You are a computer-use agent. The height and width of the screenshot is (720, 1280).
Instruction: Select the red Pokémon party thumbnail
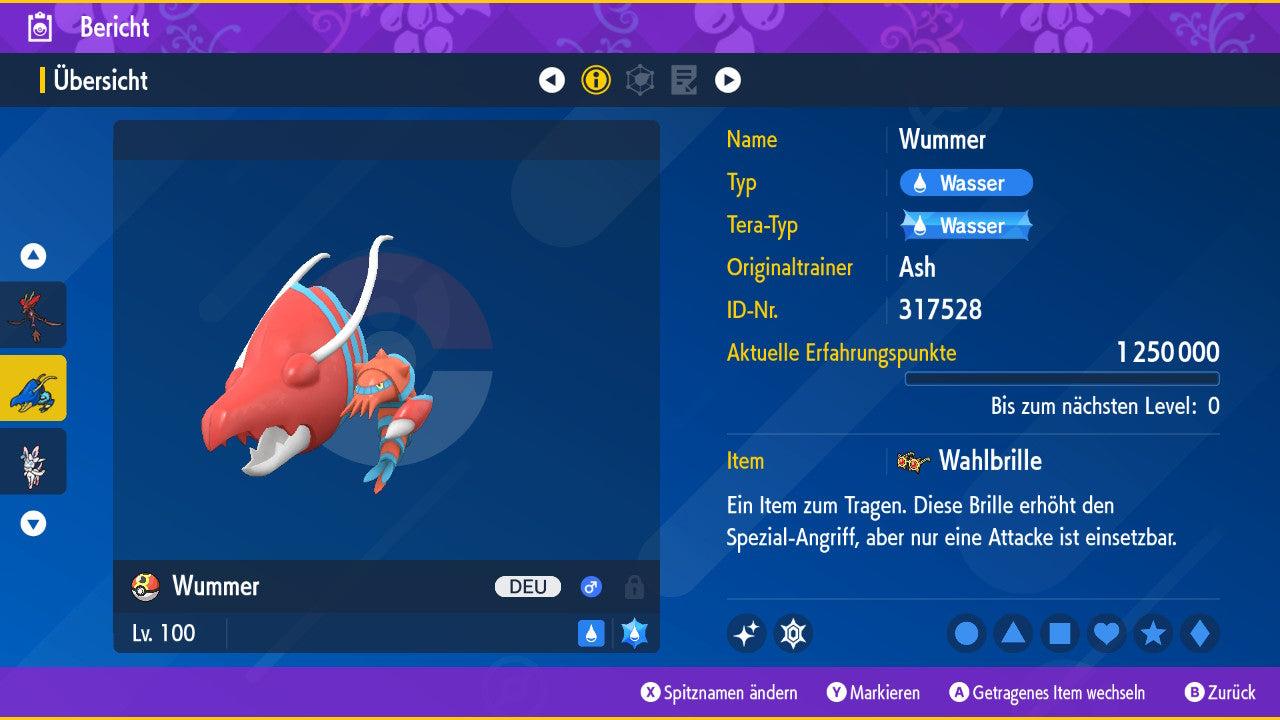pyautogui.click(x=33, y=314)
